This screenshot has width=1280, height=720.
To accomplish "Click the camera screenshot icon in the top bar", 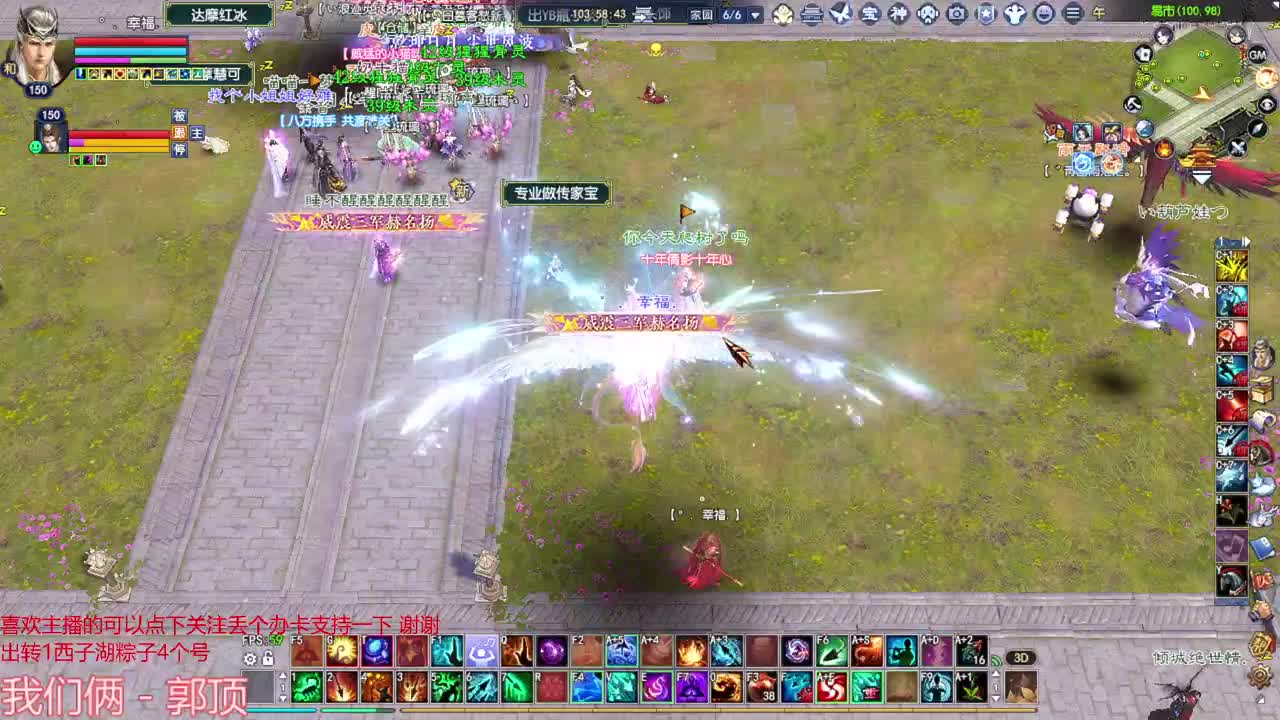I will 956,14.
